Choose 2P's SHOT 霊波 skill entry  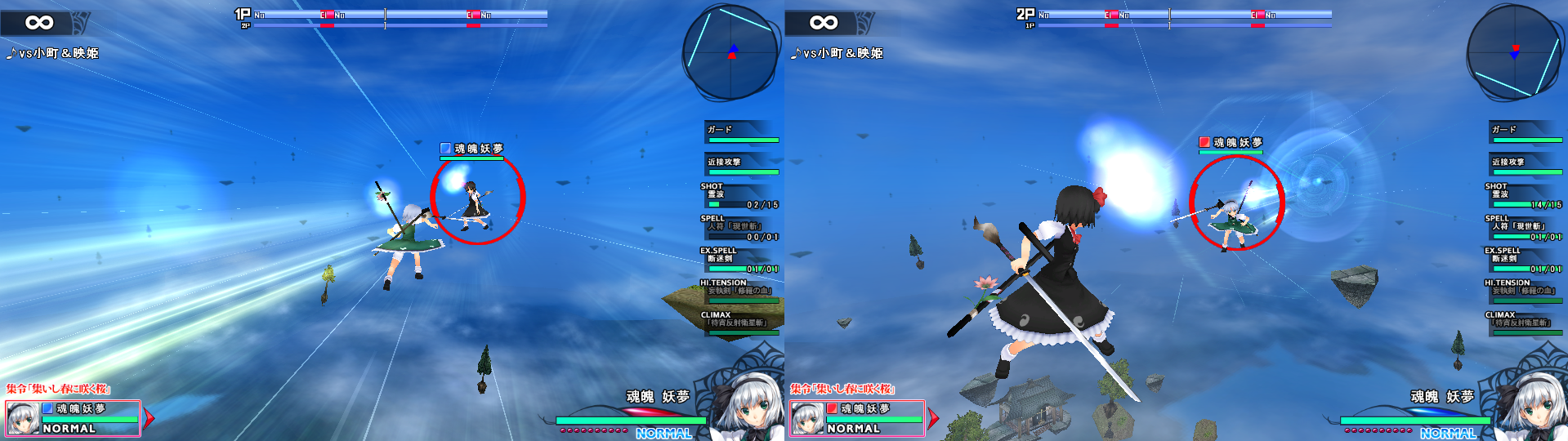(x=1524, y=196)
